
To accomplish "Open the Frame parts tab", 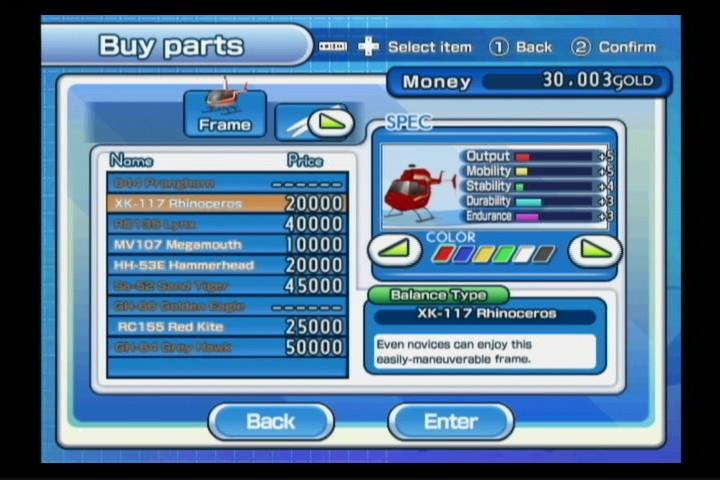I will (x=225, y=113).
